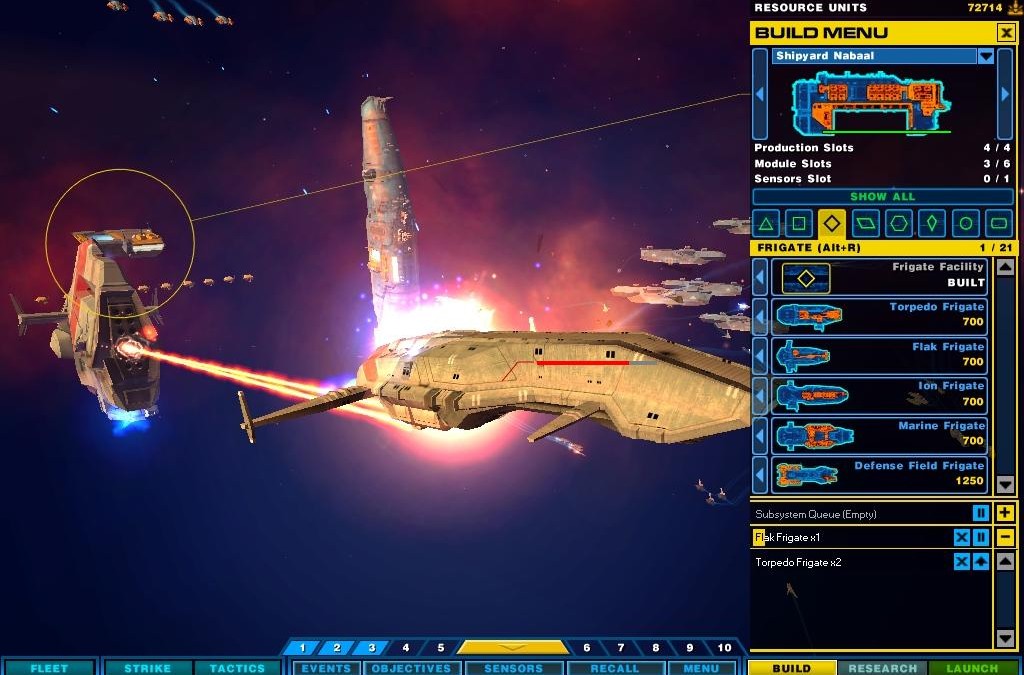Add a Marine Frigate to production
The width and height of the screenshot is (1024, 675).
click(x=879, y=434)
